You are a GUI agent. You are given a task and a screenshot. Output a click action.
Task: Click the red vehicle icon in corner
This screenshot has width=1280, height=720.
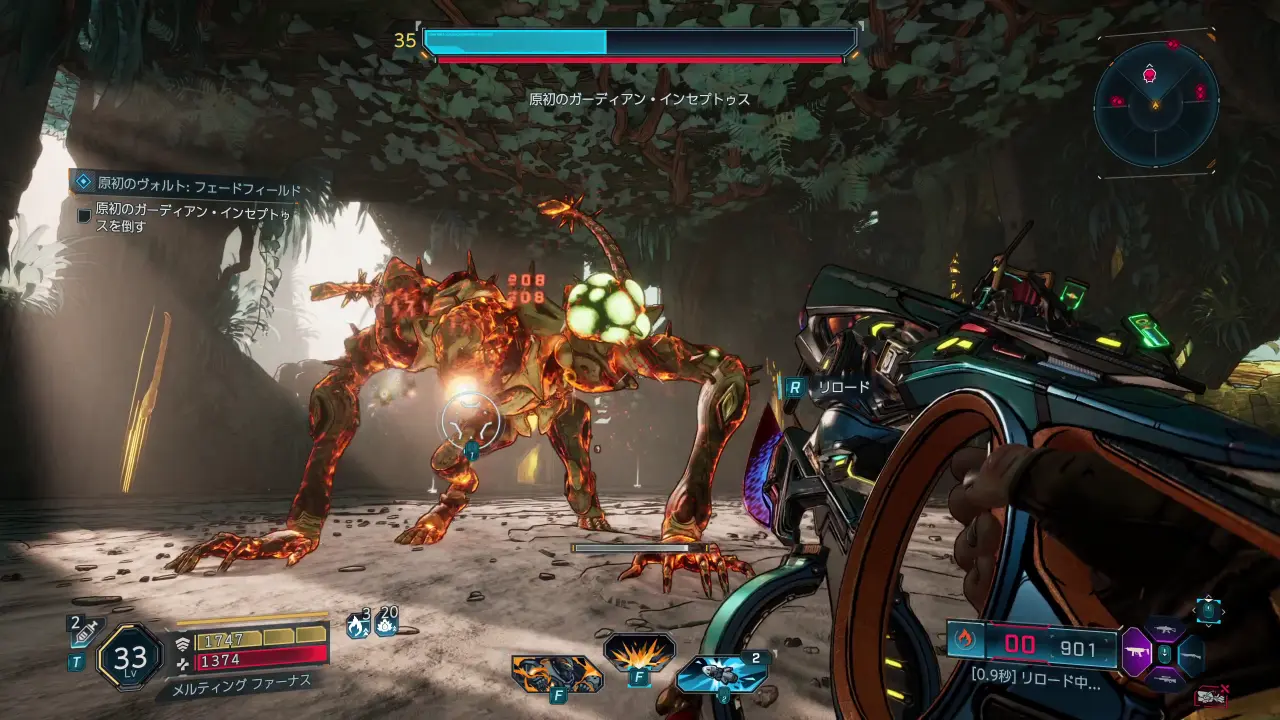click(1211, 697)
